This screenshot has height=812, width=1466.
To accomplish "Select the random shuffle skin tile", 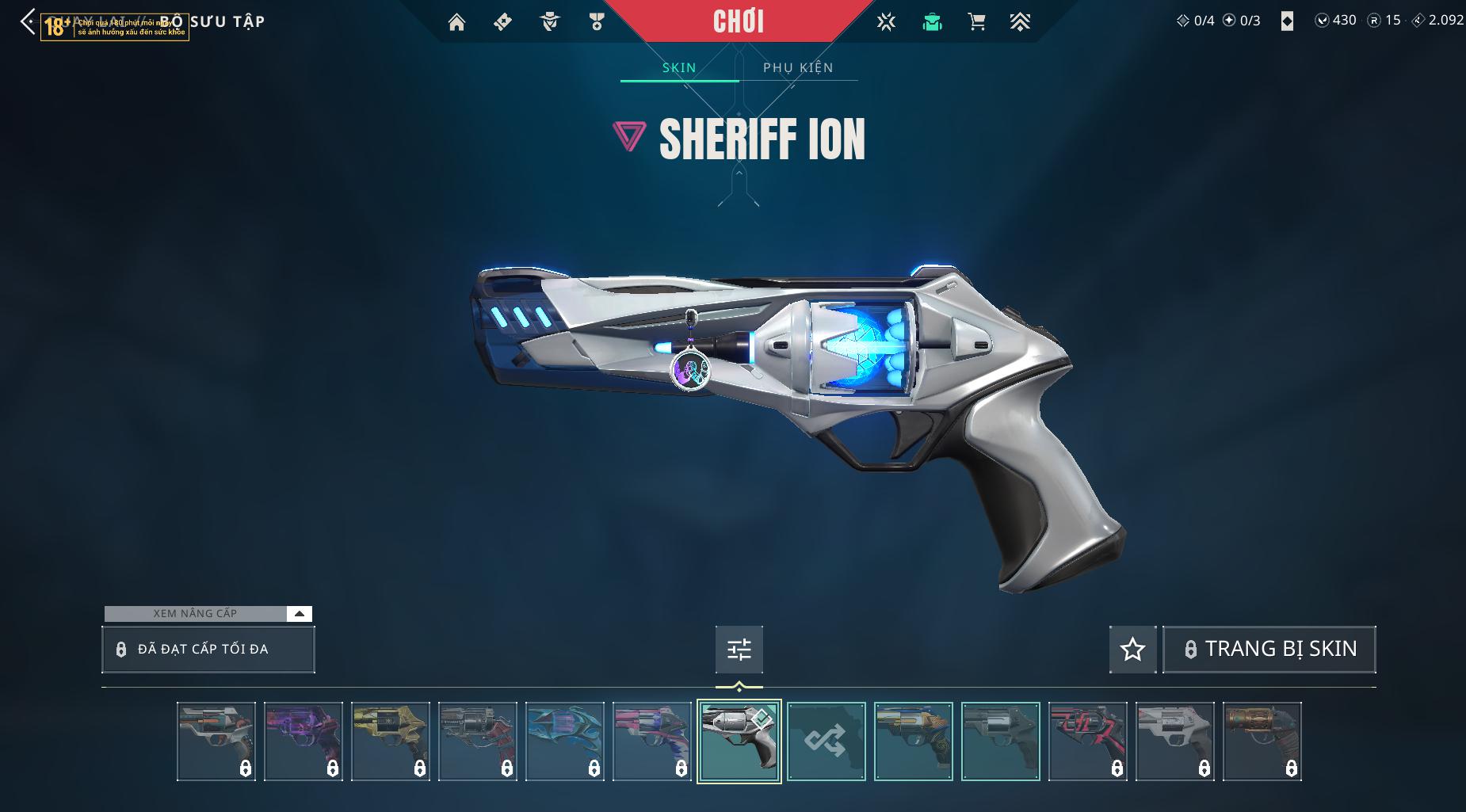I will pos(826,741).
